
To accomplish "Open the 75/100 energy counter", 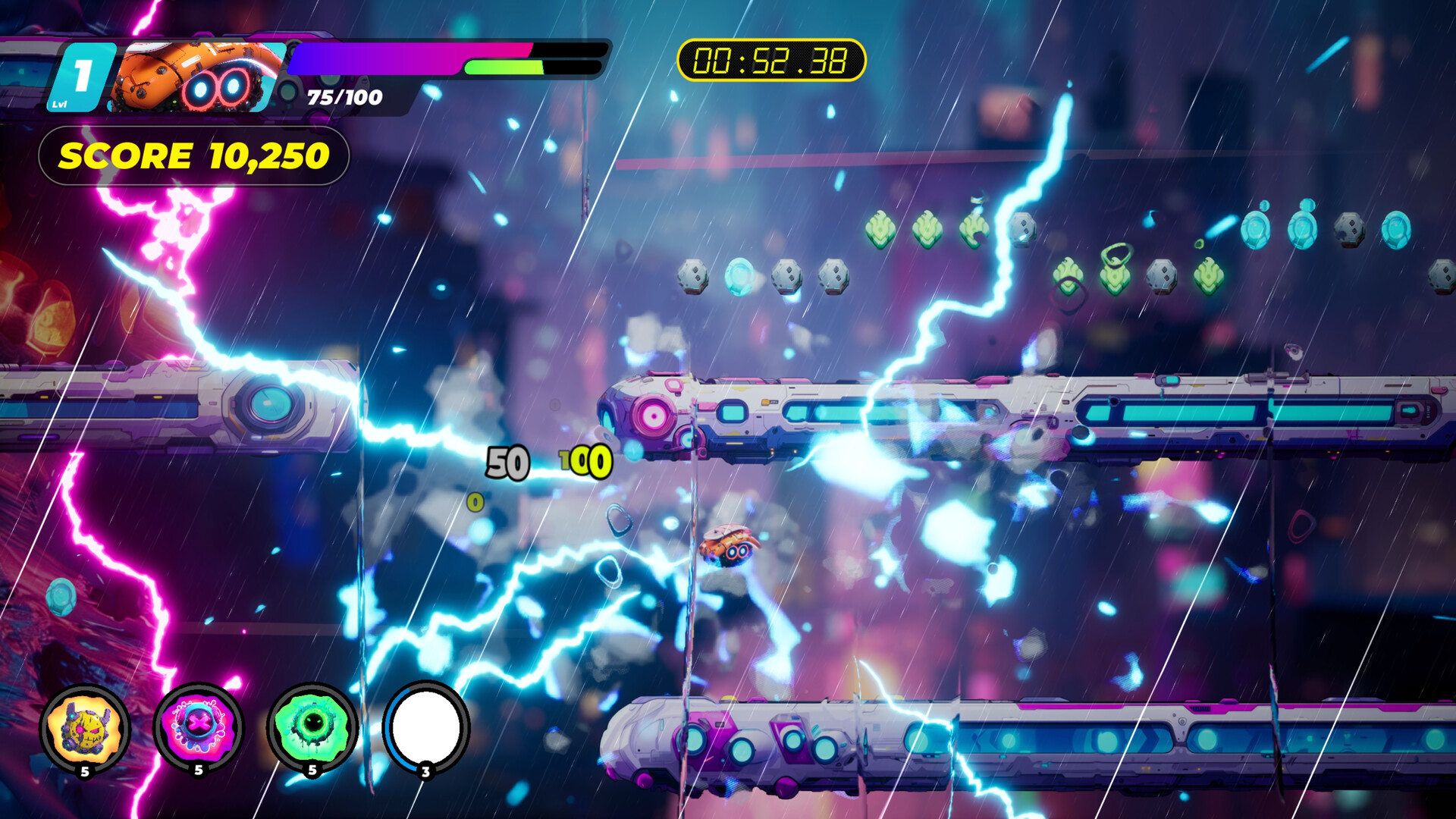I will click(x=344, y=96).
